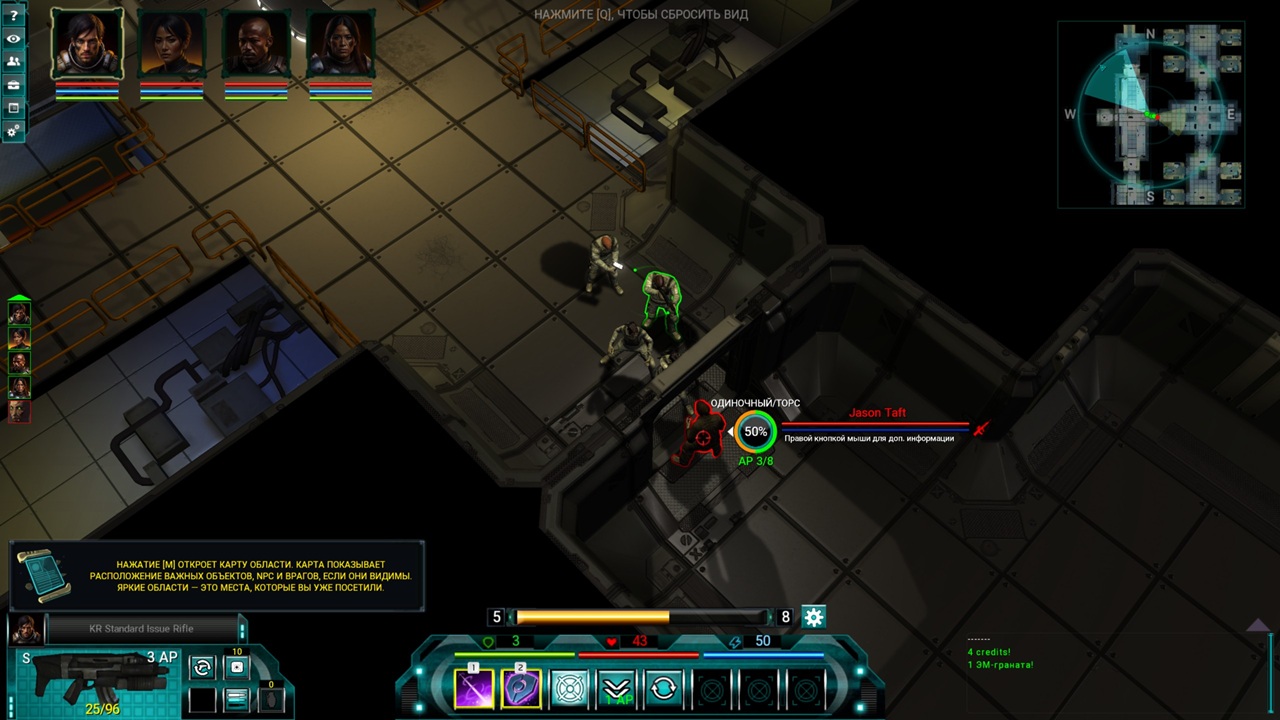Open the gears settings button in sidebar
The image size is (1280, 720).
(14, 131)
